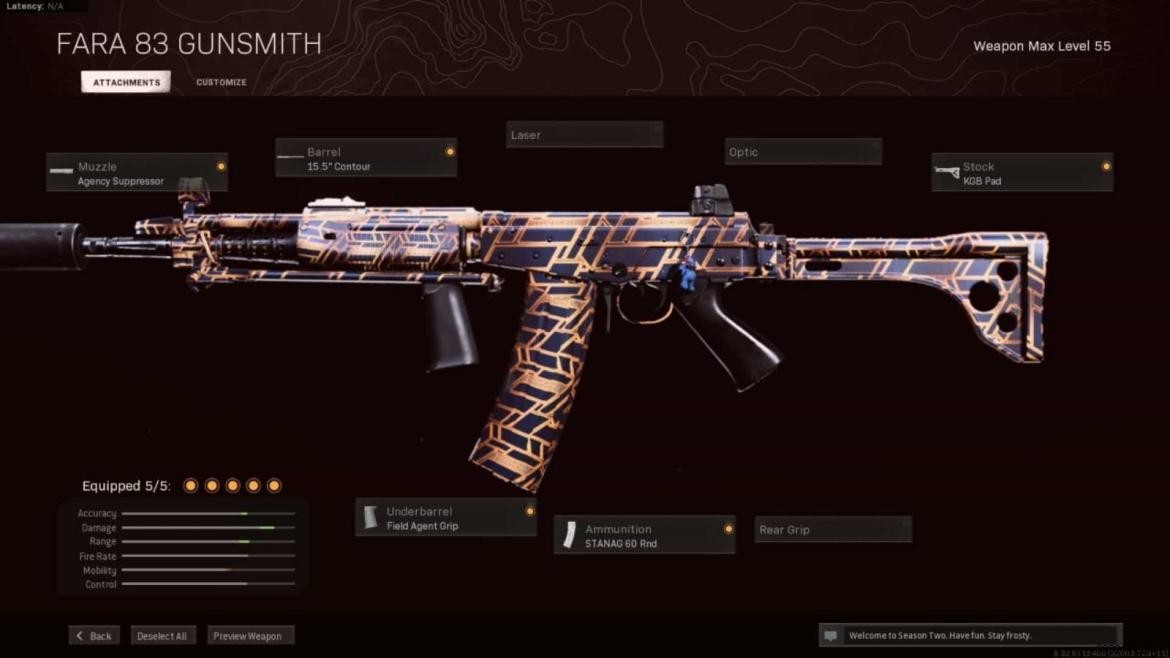Open the Ammunition STANAG 60 Rnd slot

[x=645, y=536]
